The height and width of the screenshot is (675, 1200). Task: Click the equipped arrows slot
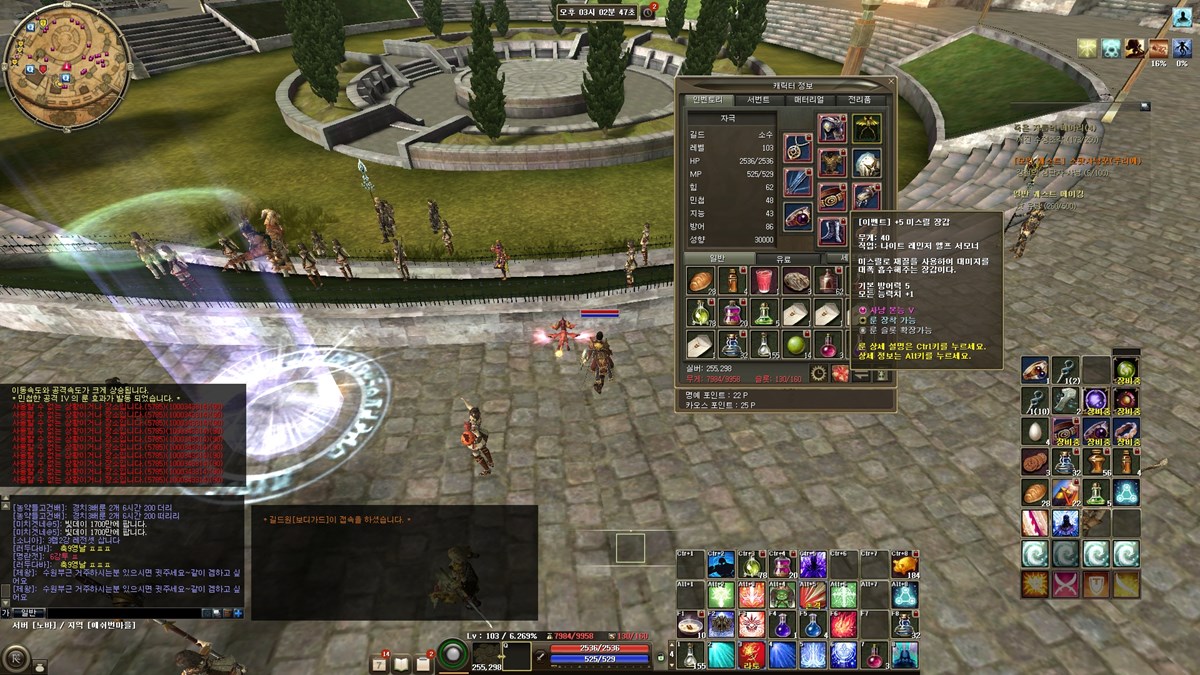point(797,183)
